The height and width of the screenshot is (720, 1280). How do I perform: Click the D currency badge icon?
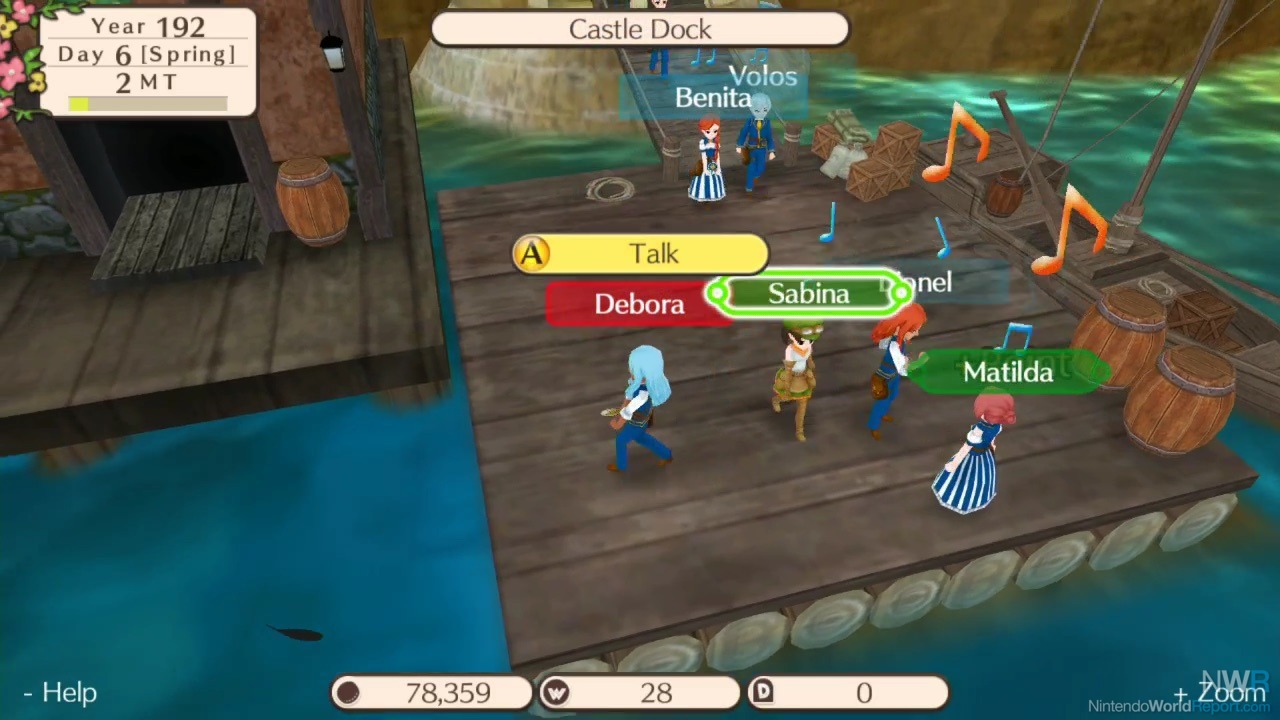click(763, 692)
